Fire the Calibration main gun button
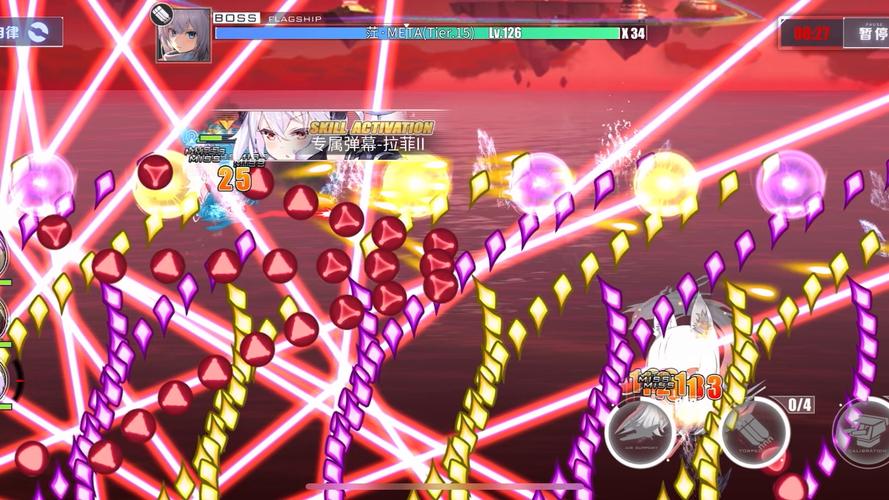The width and height of the screenshot is (889, 500). tap(862, 432)
